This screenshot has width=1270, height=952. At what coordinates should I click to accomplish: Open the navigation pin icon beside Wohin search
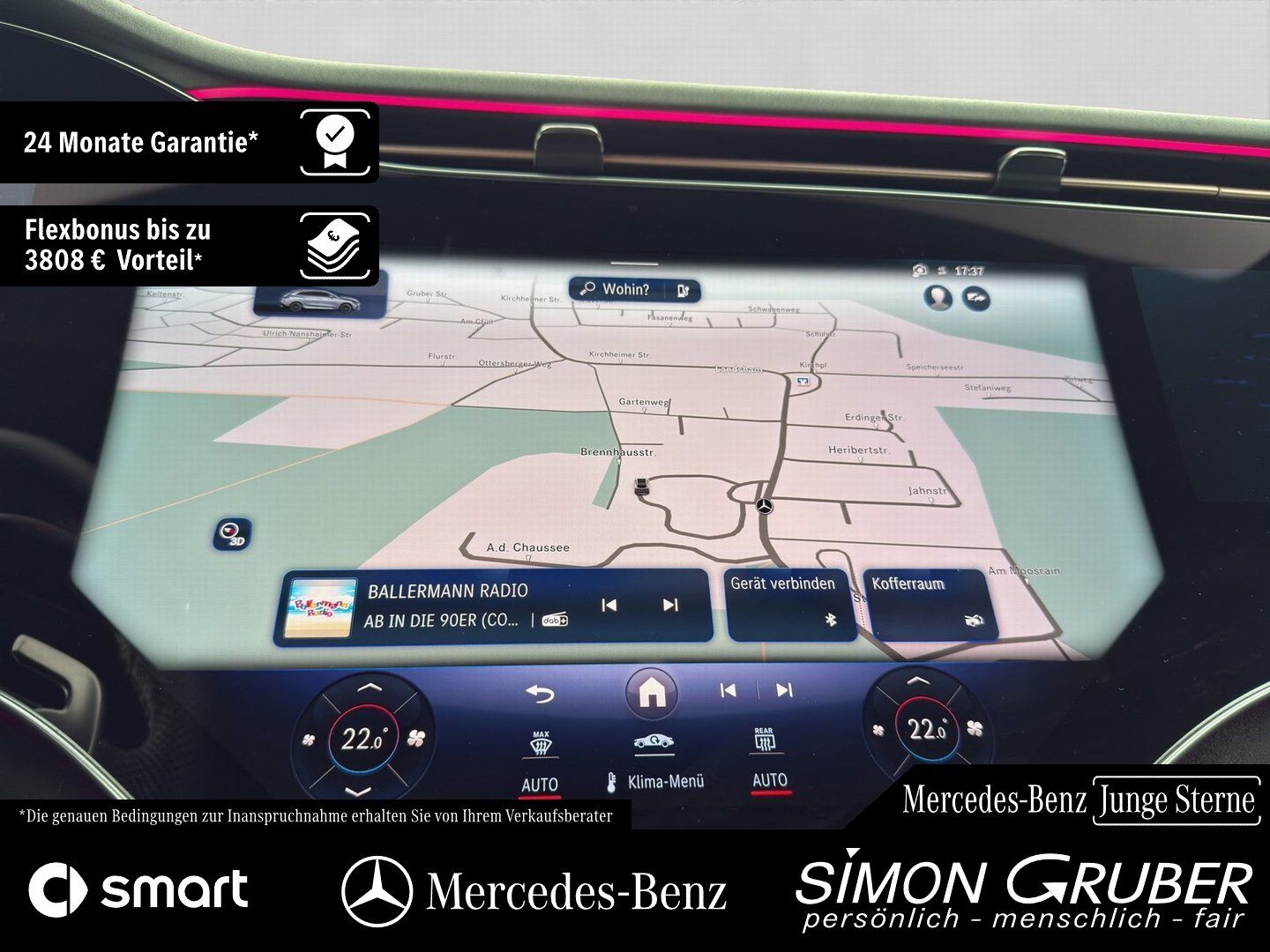[685, 289]
